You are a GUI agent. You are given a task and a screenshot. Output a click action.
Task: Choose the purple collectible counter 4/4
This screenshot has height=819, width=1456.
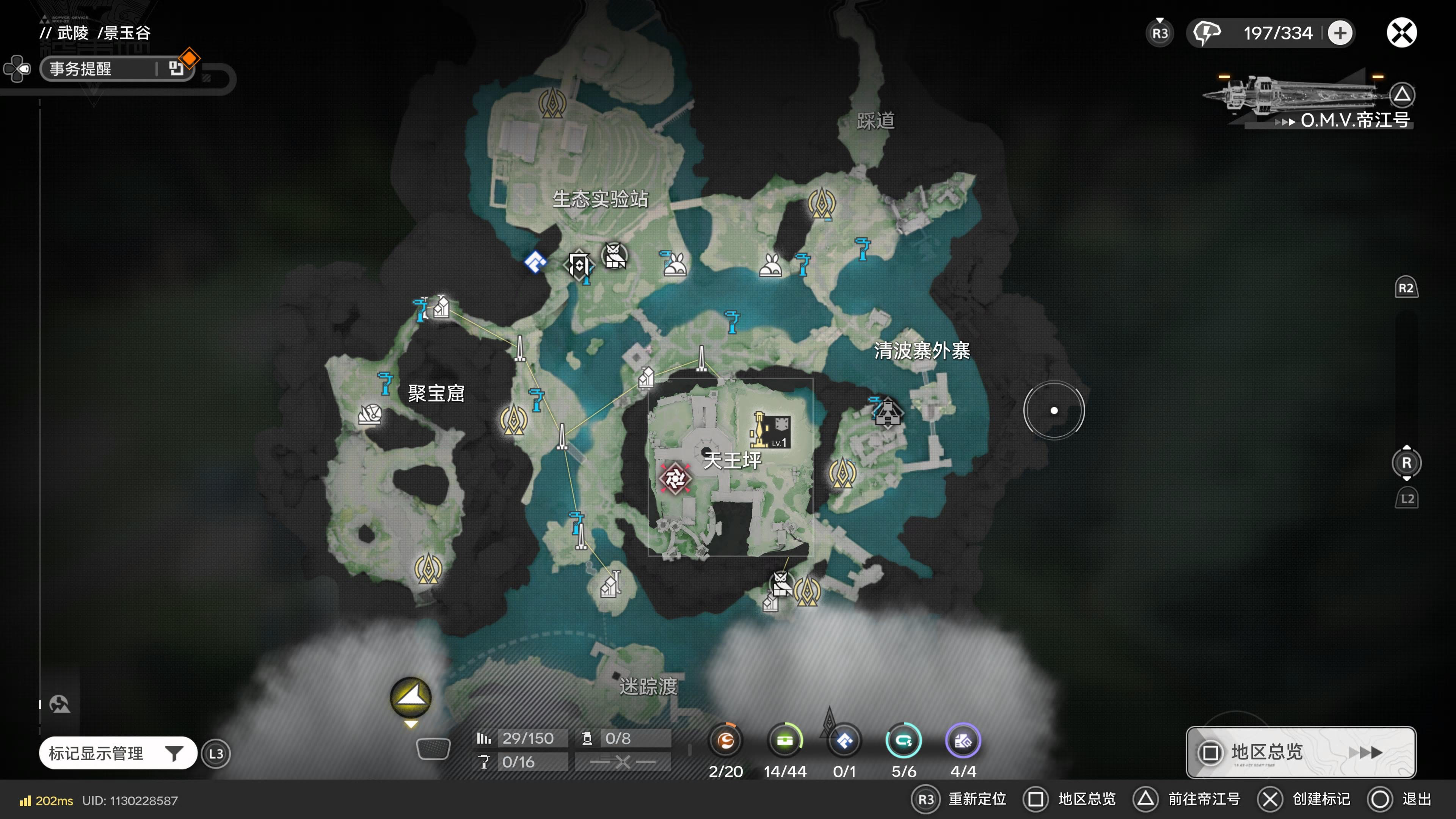963,741
